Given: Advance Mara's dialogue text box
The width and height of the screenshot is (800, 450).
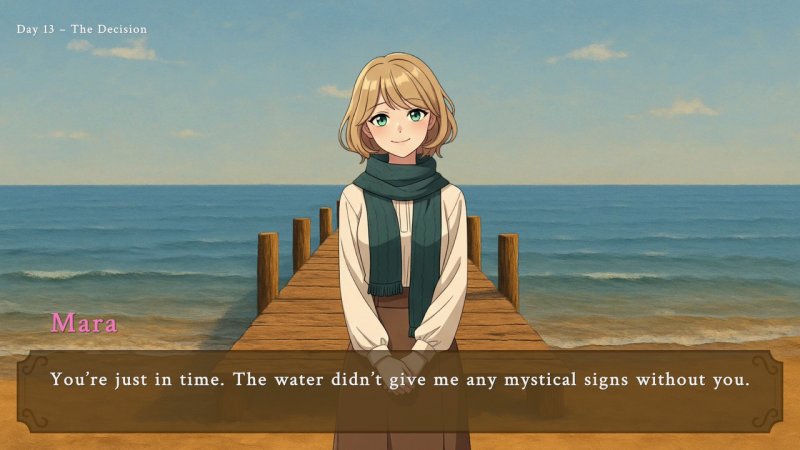Looking at the screenshot, I should [x=400, y=390].
